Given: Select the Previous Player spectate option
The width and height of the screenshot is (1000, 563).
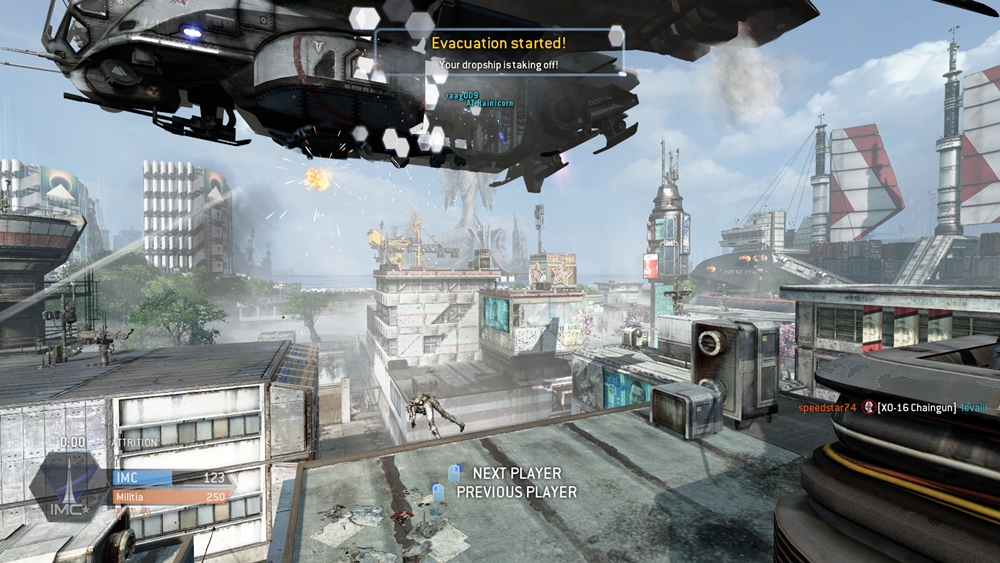Looking at the screenshot, I should pos(515,492).
